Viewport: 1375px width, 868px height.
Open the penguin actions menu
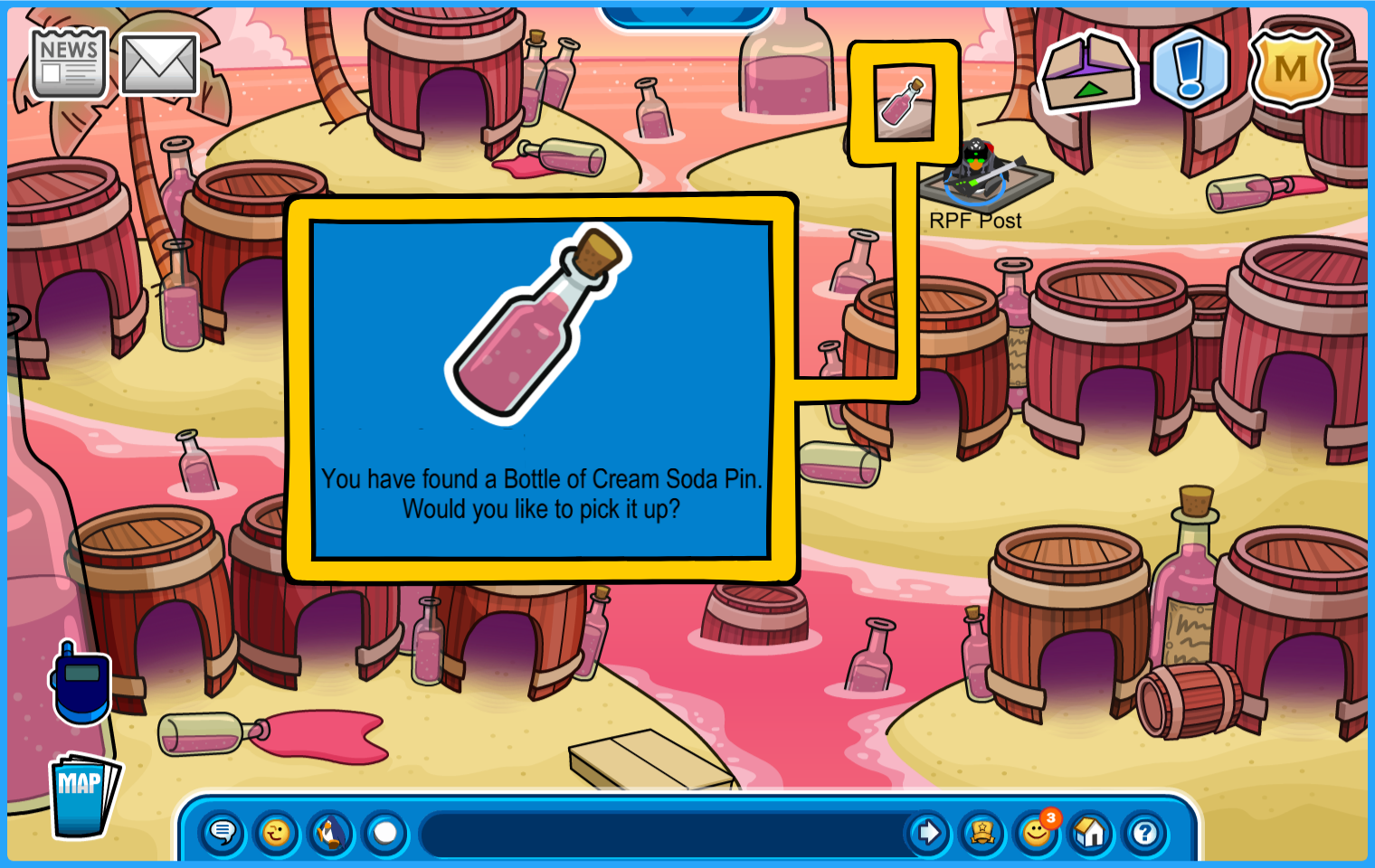[x=331, y=832]
